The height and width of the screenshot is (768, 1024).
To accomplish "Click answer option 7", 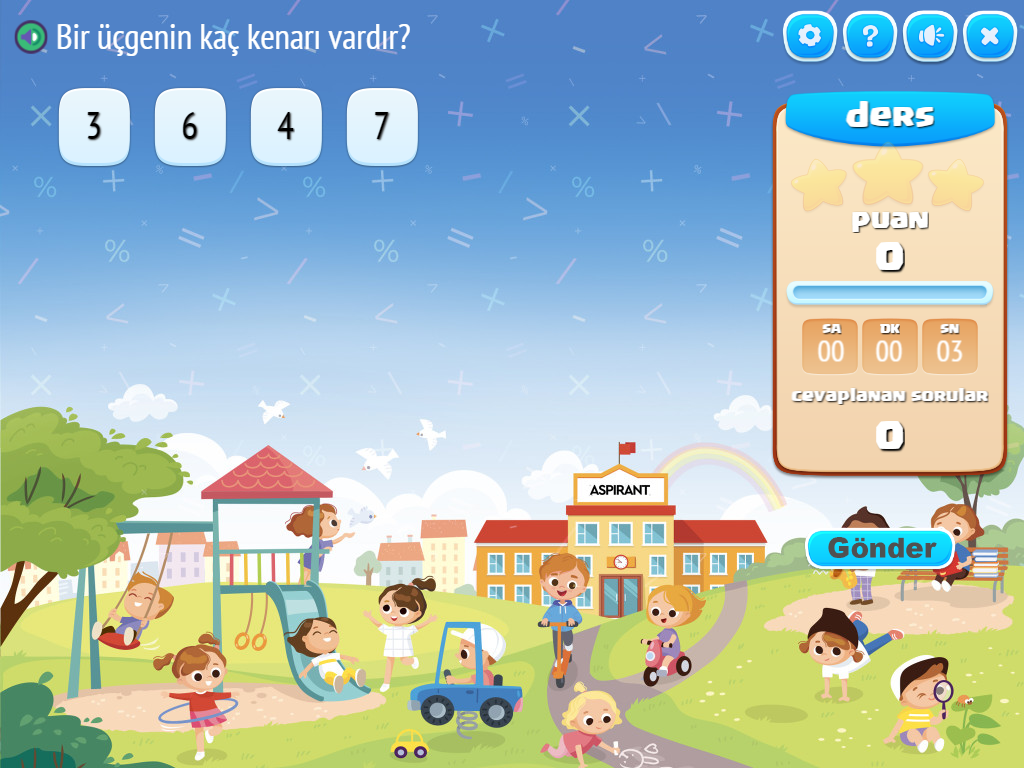I will (382, 127).
